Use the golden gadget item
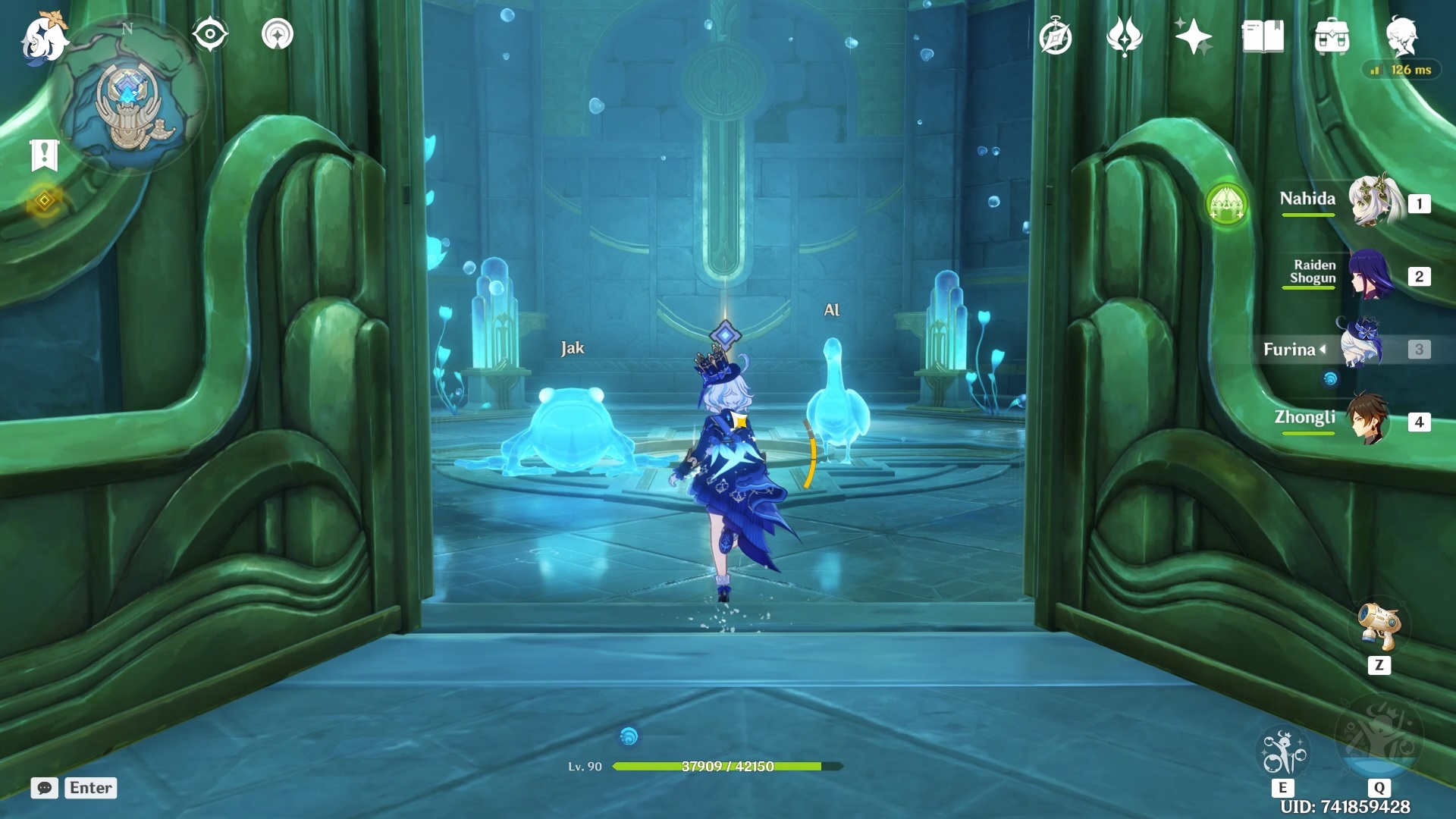Image resolution: width=1456 pixels, height=819 pixels. pos(1379,626)
